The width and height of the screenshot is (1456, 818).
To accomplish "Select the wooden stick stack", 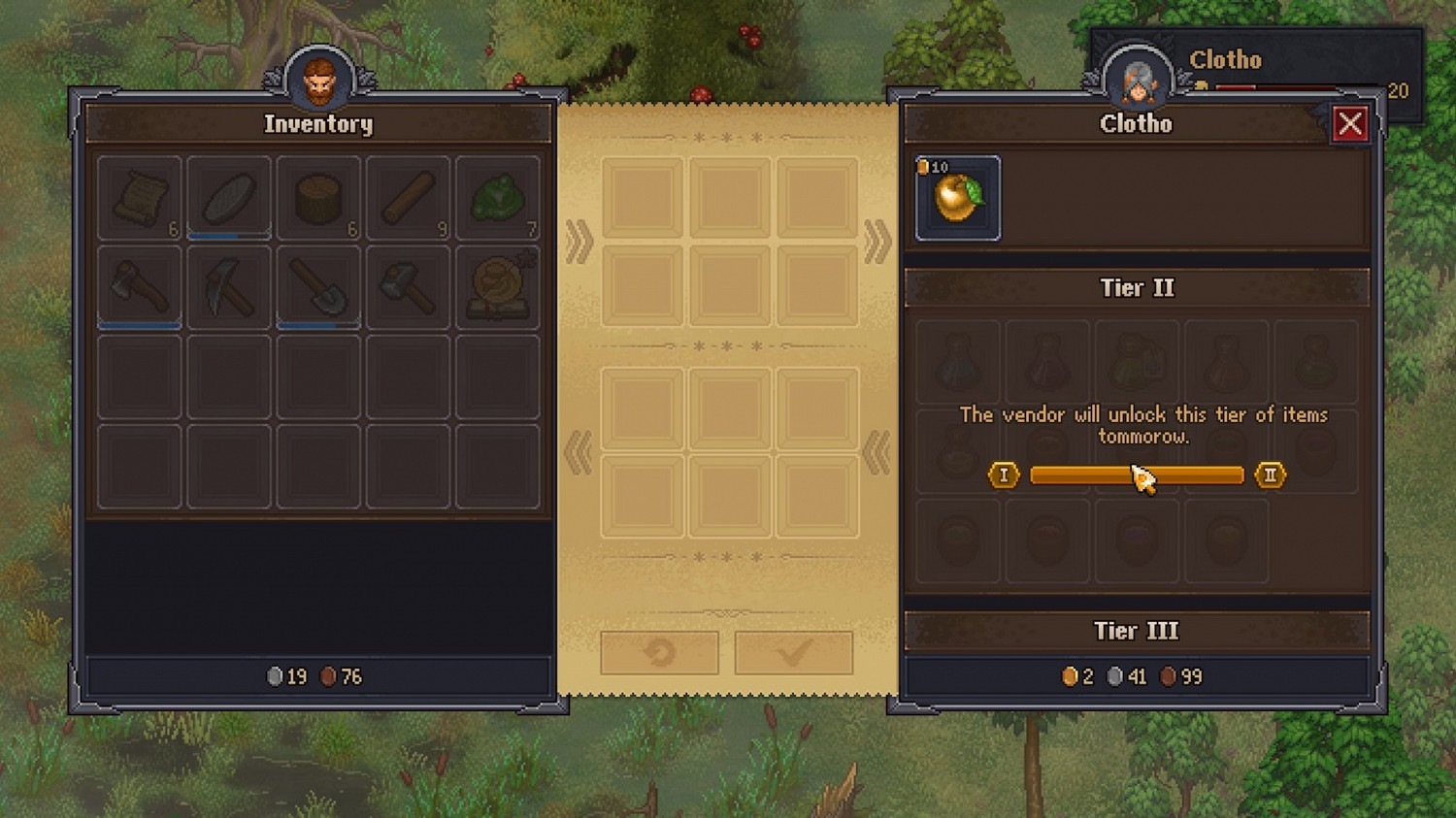I will [x=408, y=198].
